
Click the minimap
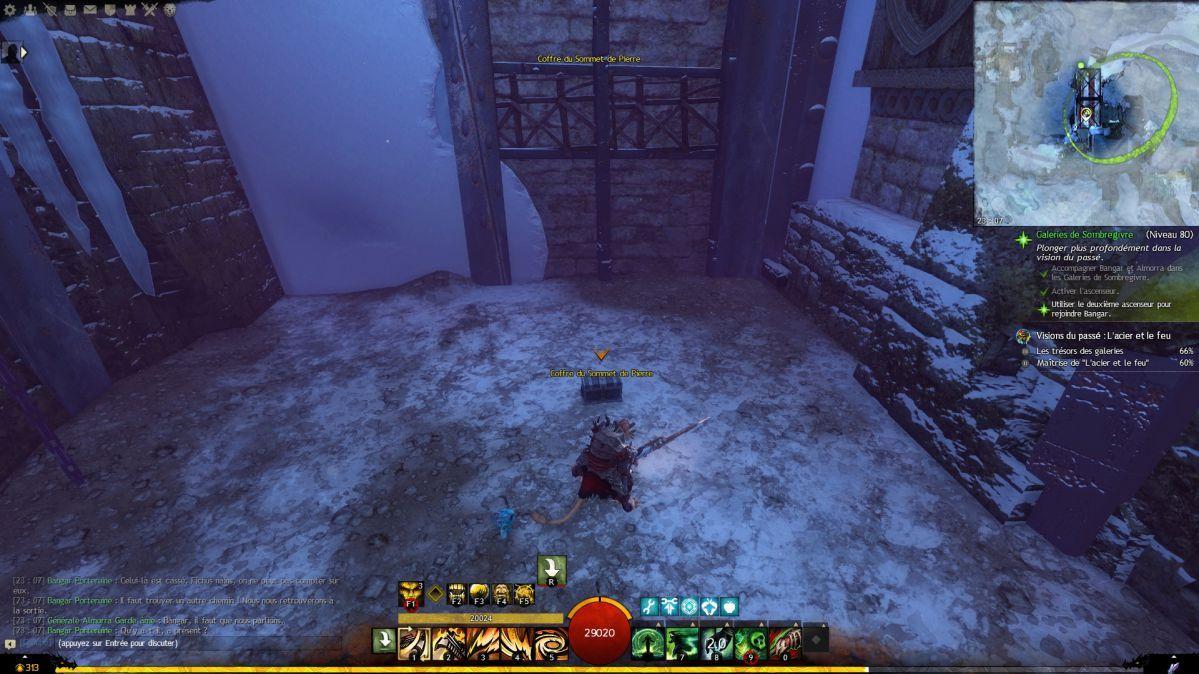(1085, 112)
